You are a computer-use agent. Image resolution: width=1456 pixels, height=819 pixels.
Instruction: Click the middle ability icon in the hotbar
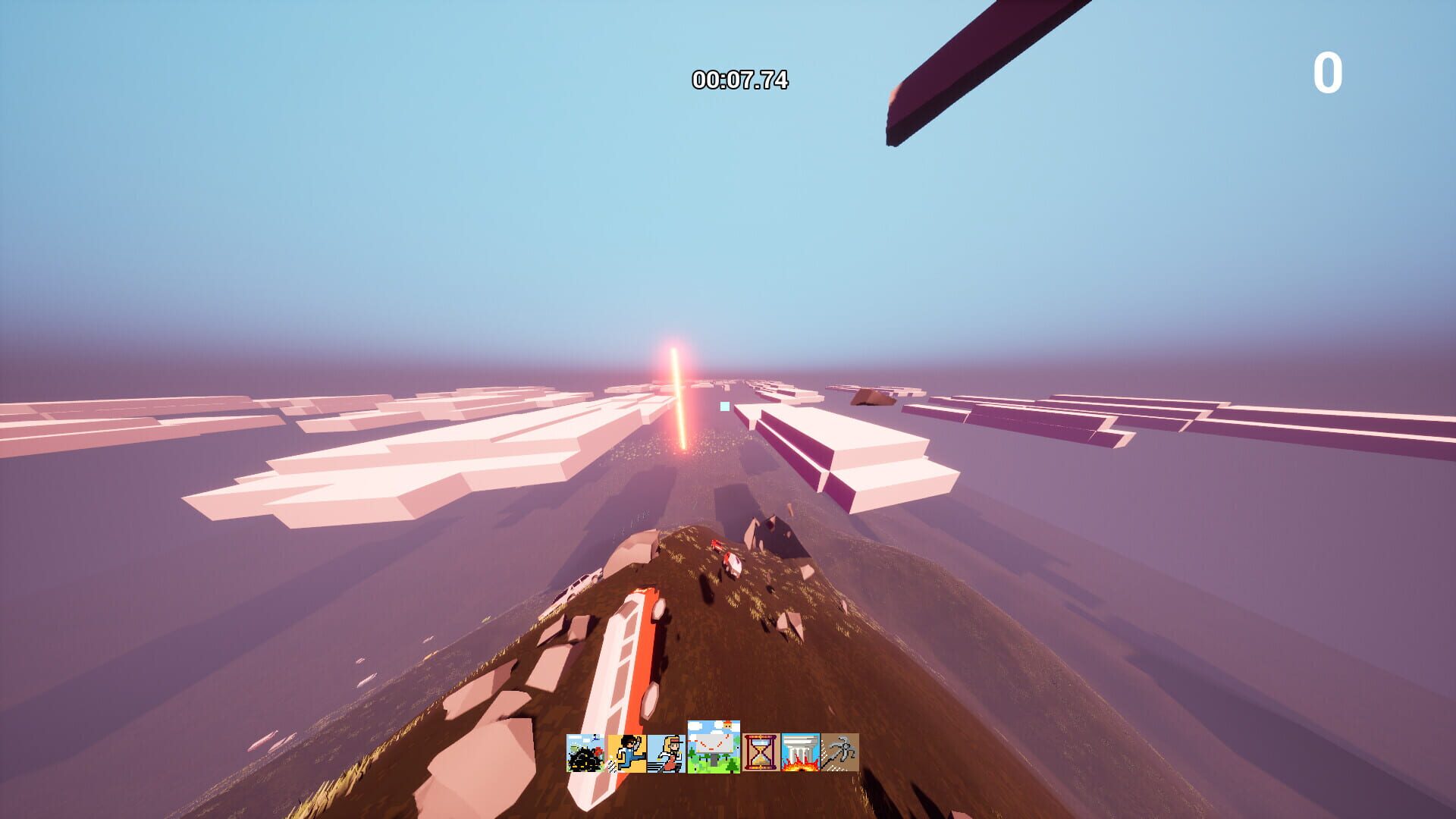pyautogui.click(x=711, y=751)
